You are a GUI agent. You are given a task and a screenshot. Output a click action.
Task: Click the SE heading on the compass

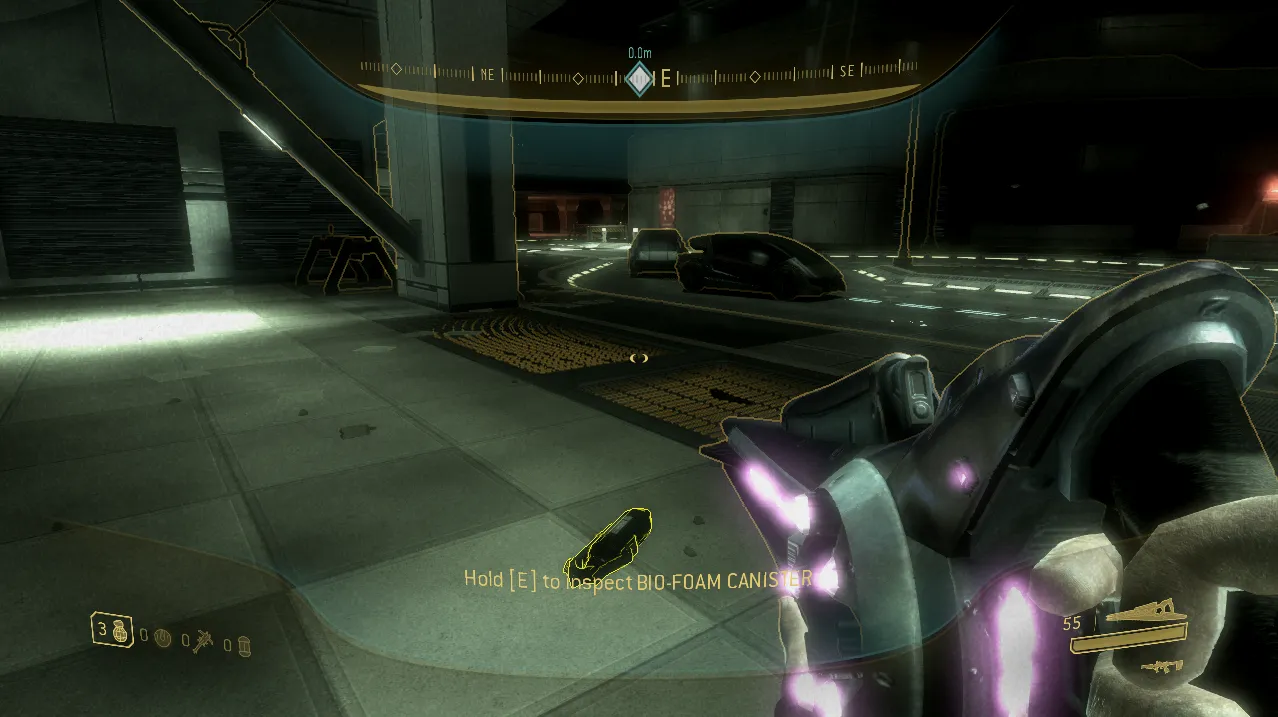tap(847, 73)
